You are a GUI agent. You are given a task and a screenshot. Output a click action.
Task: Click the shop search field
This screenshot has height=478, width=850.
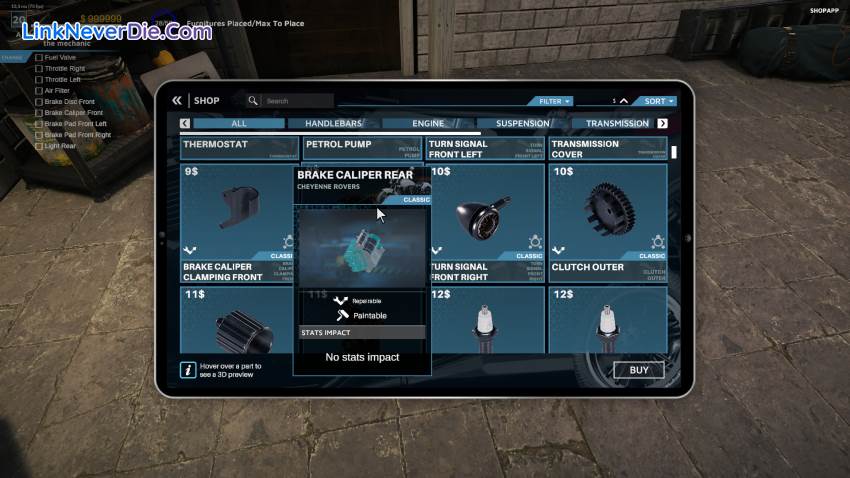click(x=297, y=101)
